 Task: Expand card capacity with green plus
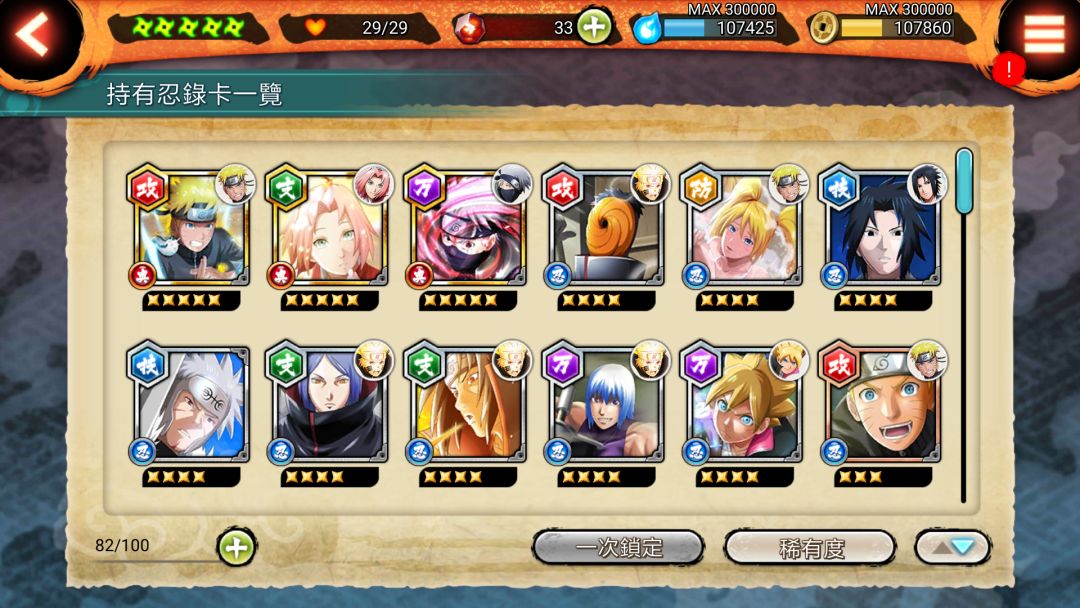[x=236, y=547]
